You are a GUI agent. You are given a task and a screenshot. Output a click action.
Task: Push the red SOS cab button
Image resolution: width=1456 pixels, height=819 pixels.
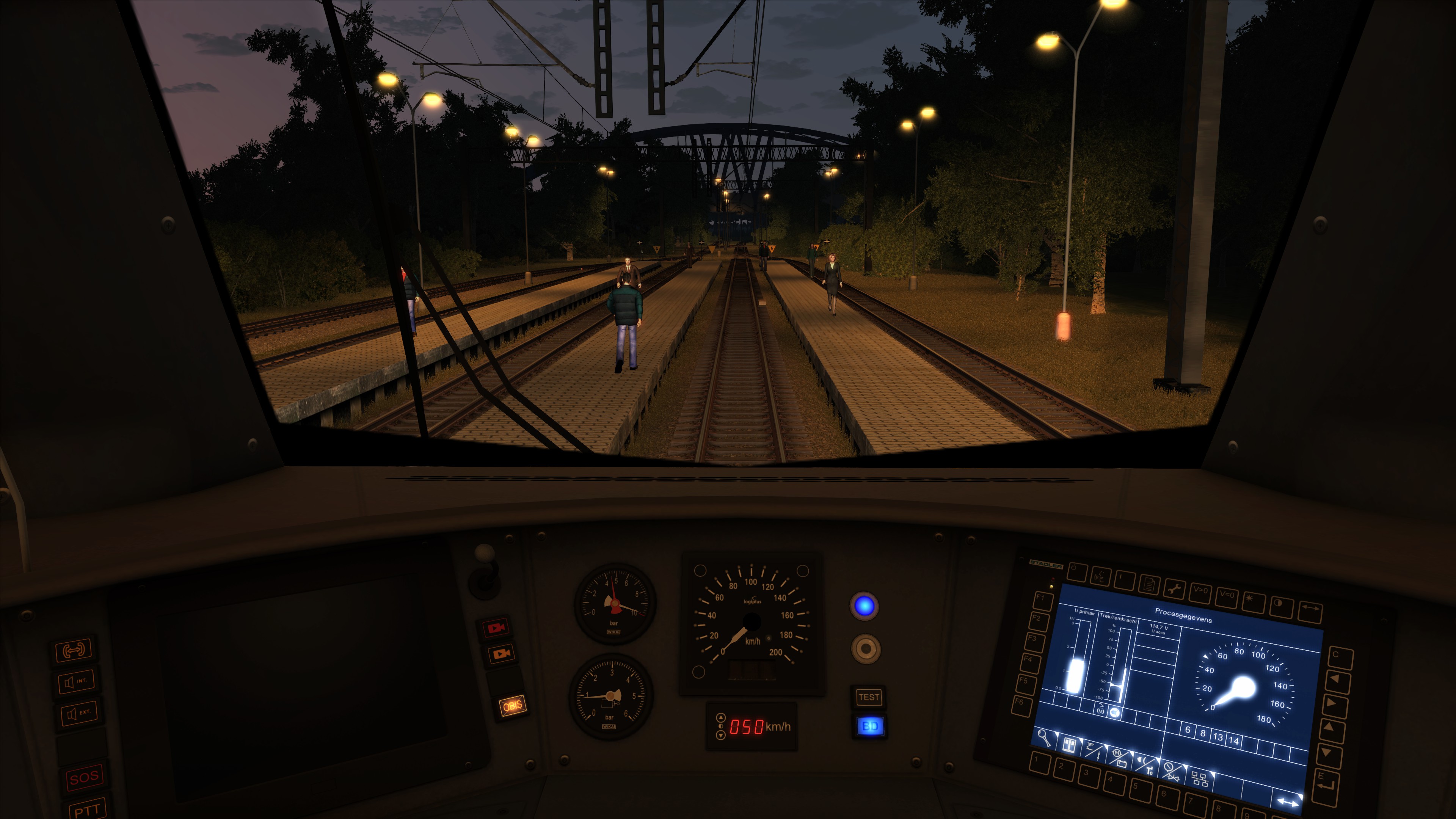84,777
